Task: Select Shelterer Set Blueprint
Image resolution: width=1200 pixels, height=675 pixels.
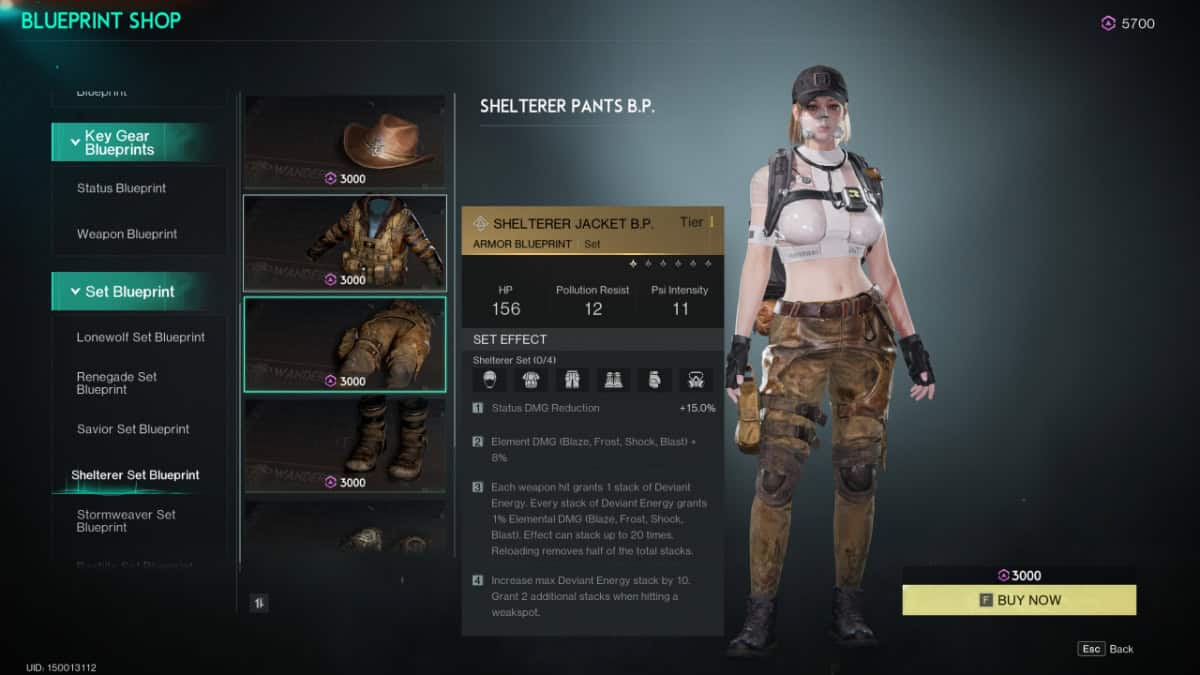Action: click(135, 475)
